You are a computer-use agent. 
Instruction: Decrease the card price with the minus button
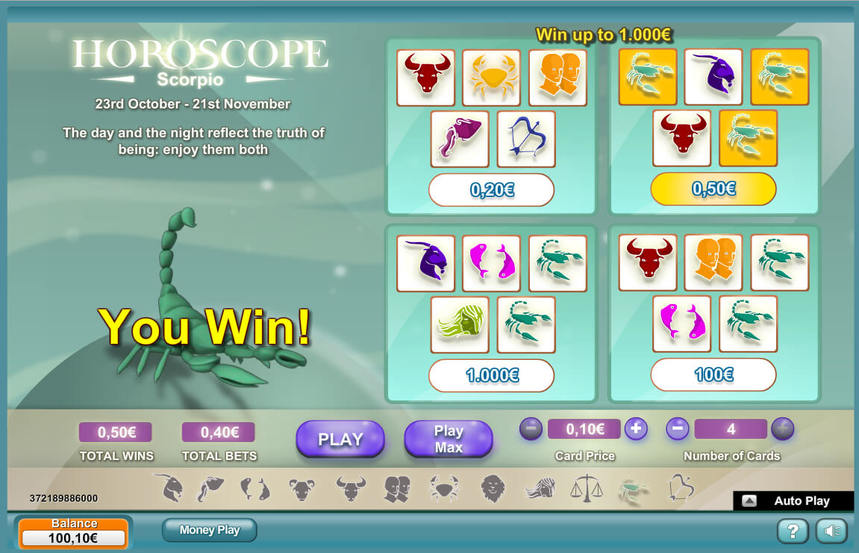tap(531, 429)
